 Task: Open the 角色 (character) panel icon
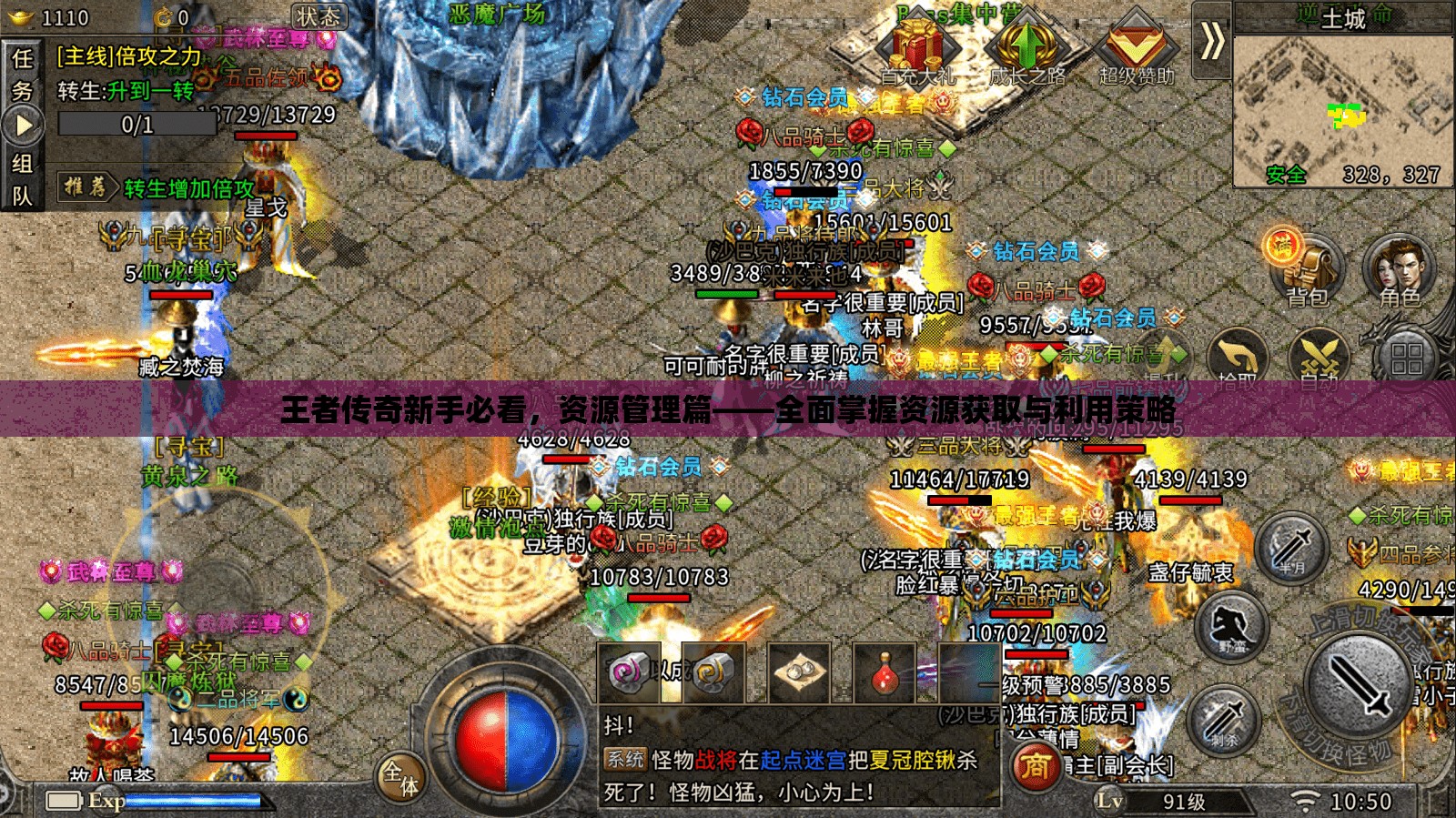pyautogui.click(x=1399, y=269)
